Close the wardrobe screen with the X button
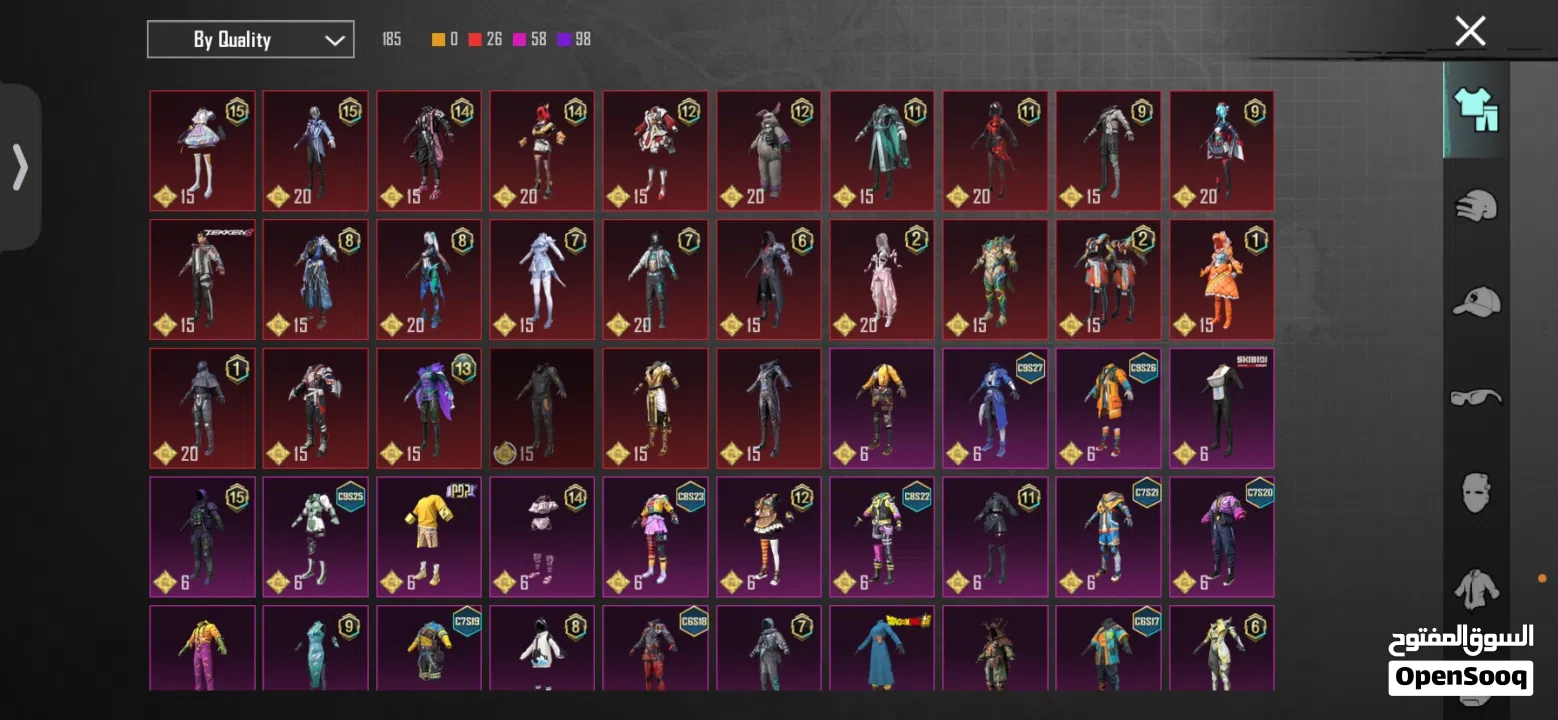 (x=1469, y=31)
